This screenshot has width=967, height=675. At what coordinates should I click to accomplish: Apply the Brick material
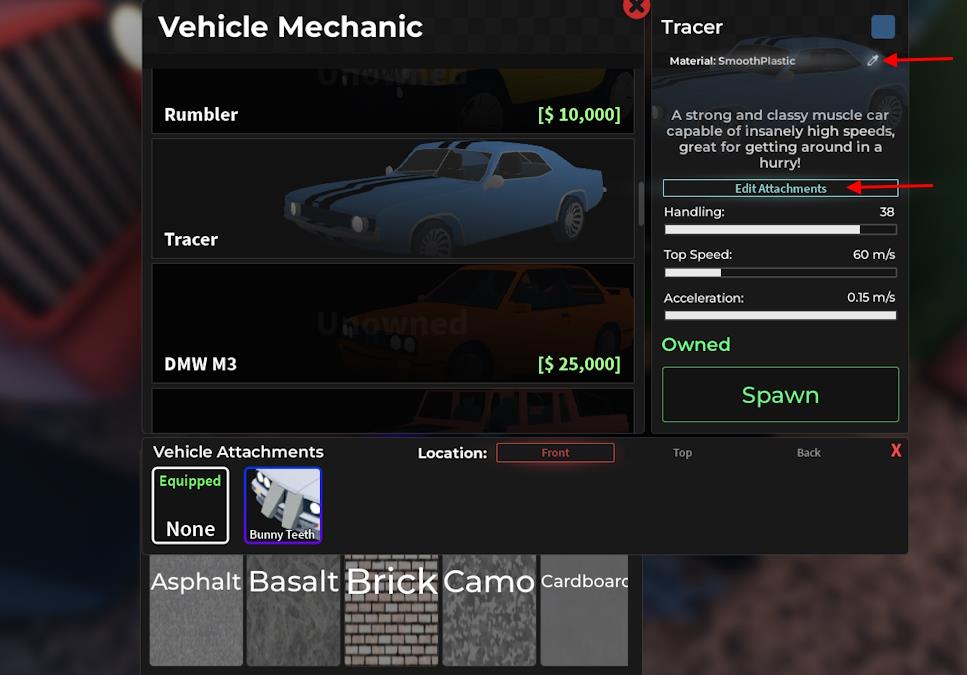pyautogui.click(x=391, y=610)
